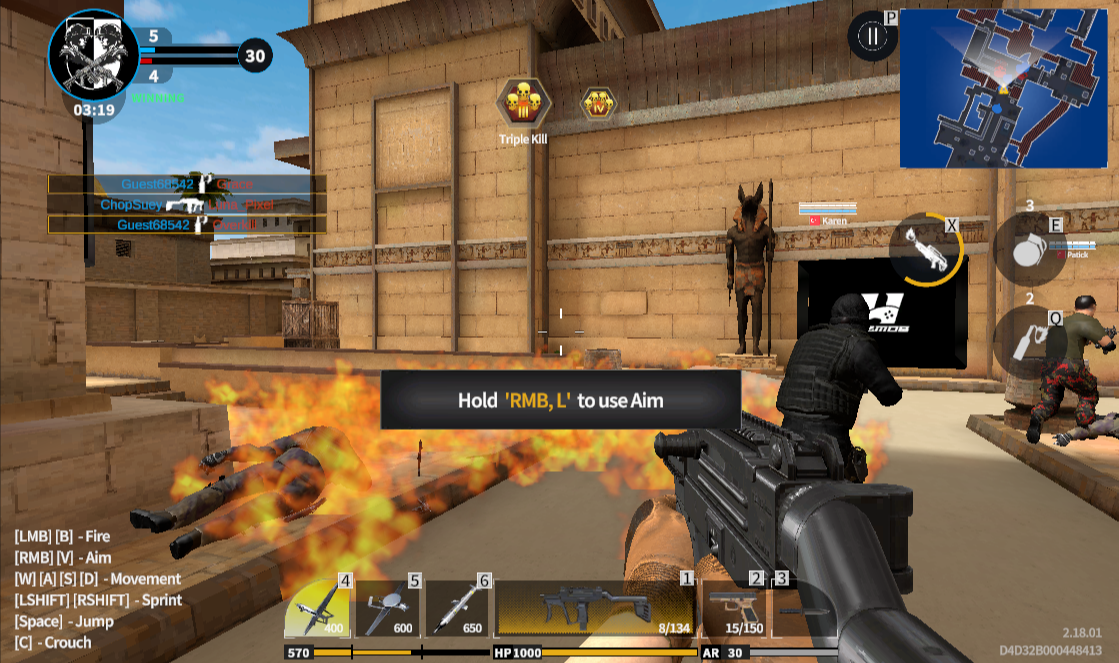
Task: Pause the match with the pause button
Action: pyautogui.click(x=874, y=38)
